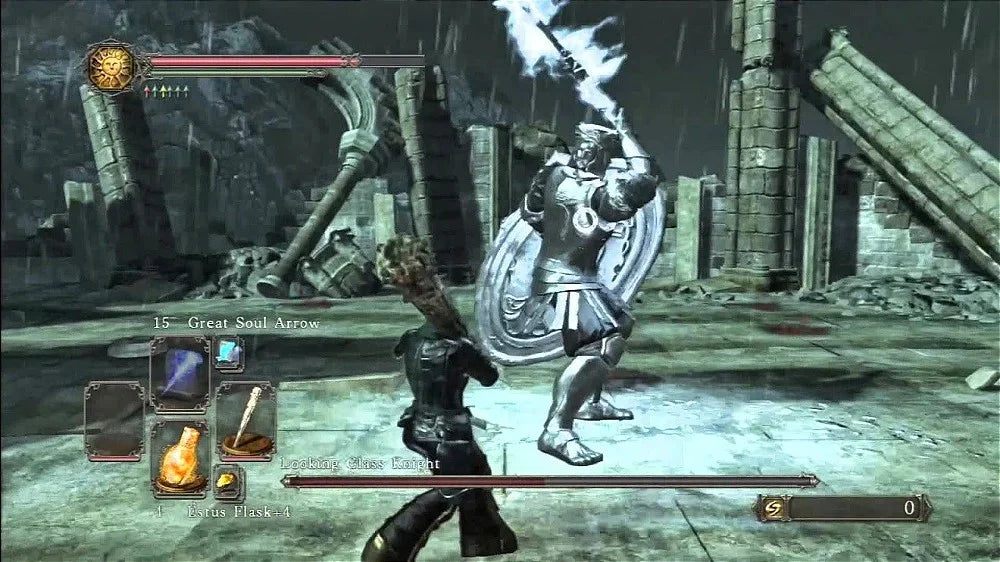
Task: Select the small yellow next-item slot
Action: [x=228, y=482]
